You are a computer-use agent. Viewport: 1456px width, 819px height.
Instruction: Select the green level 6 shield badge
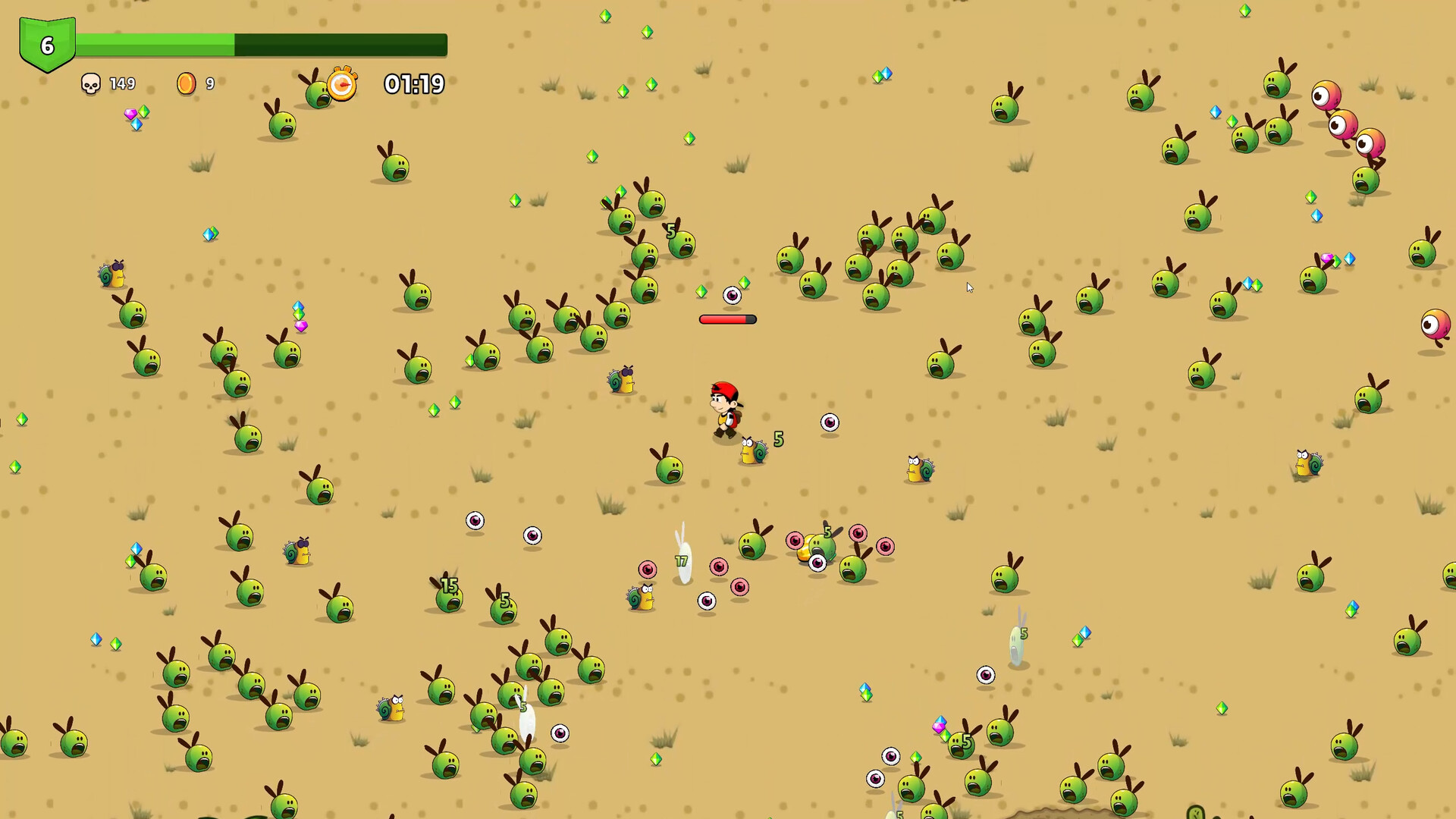(47, 45)
